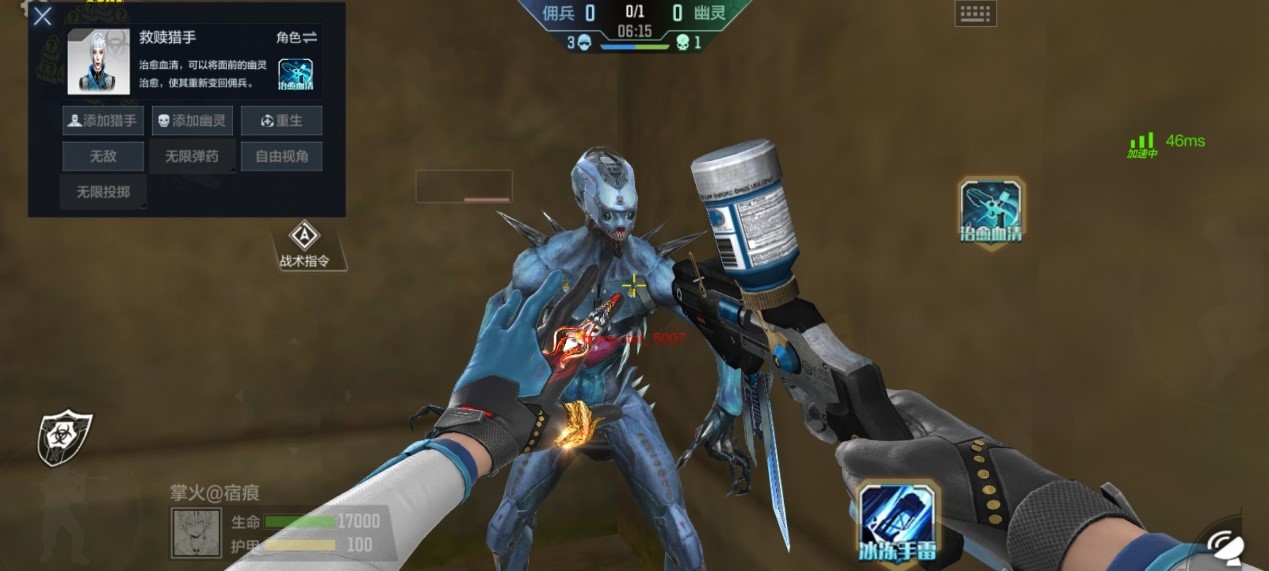Viewport: 1269px width, 571px height.
Task: Open the keyboard chat icon
Action: pos(975,14)
